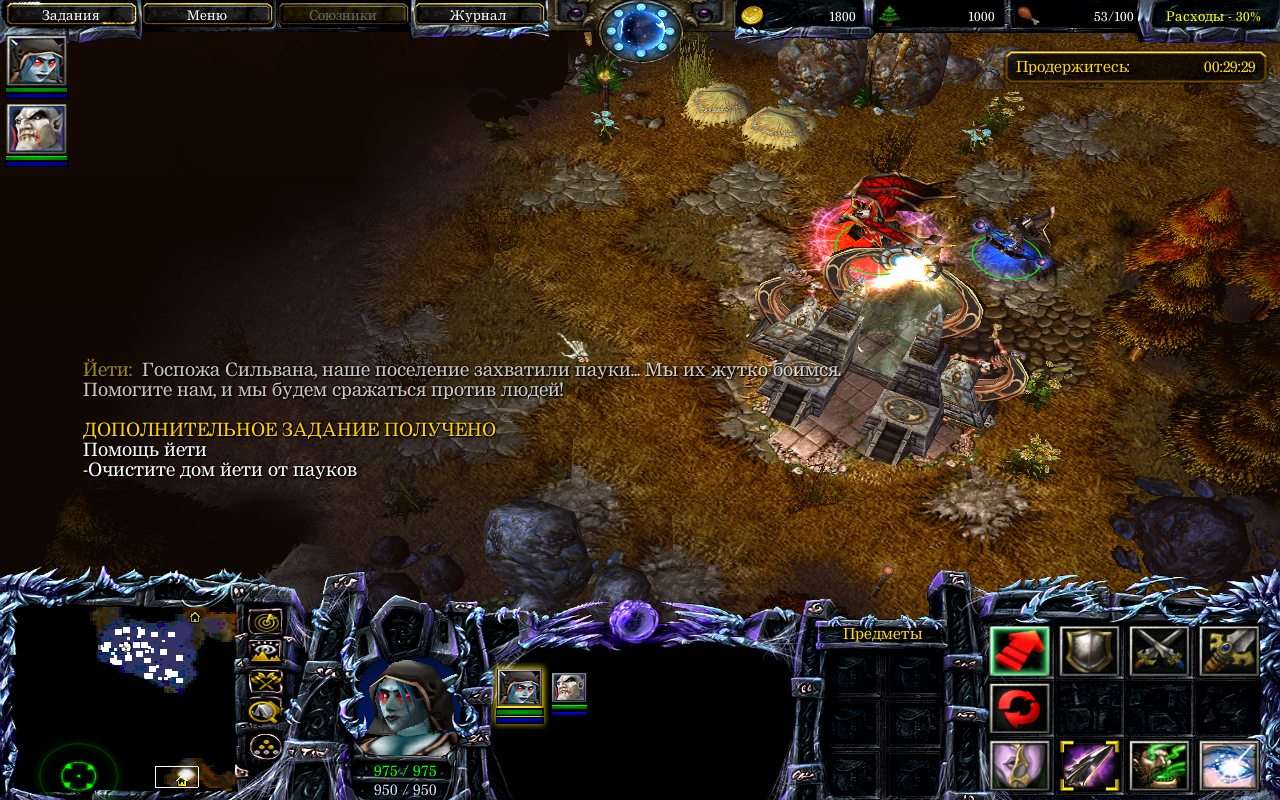The width and height of the screenshot is (1280, 800).
Task: Select Sylvanas hero icon in top-left corner
Action: point(37,61)
